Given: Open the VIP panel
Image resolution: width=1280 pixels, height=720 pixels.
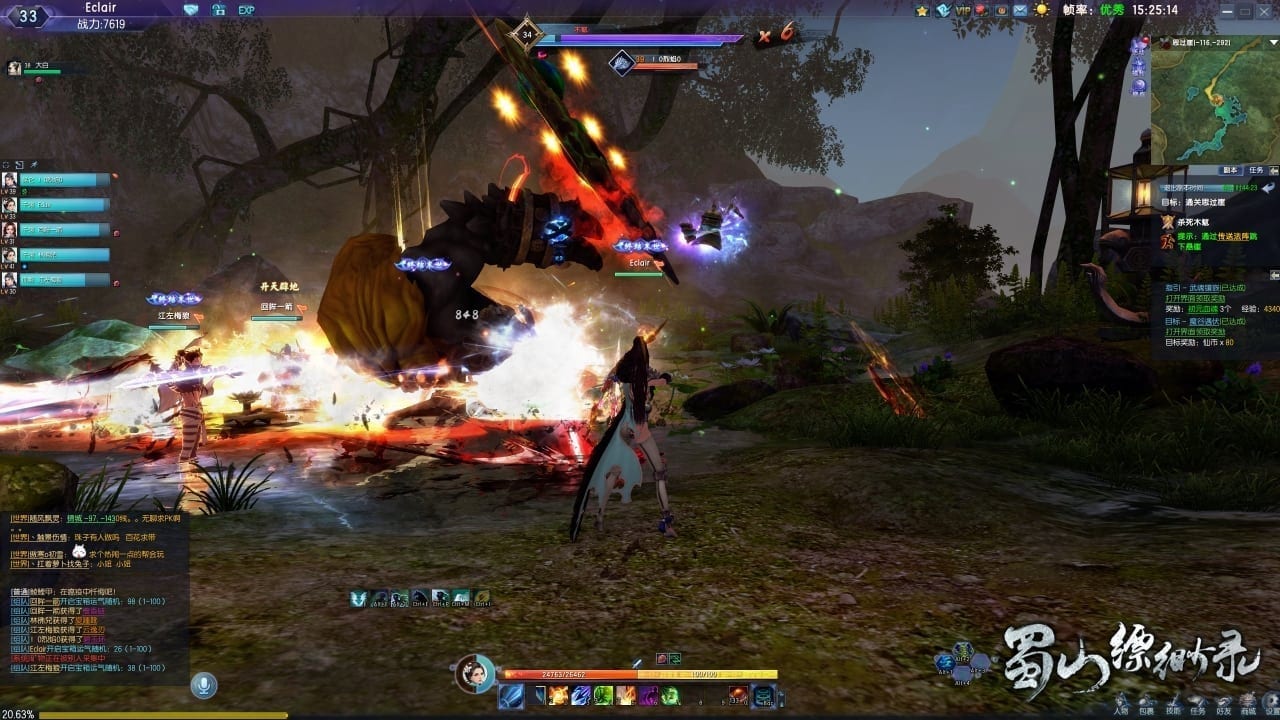Looking at the screenshot, I should [x=962, y=10].
